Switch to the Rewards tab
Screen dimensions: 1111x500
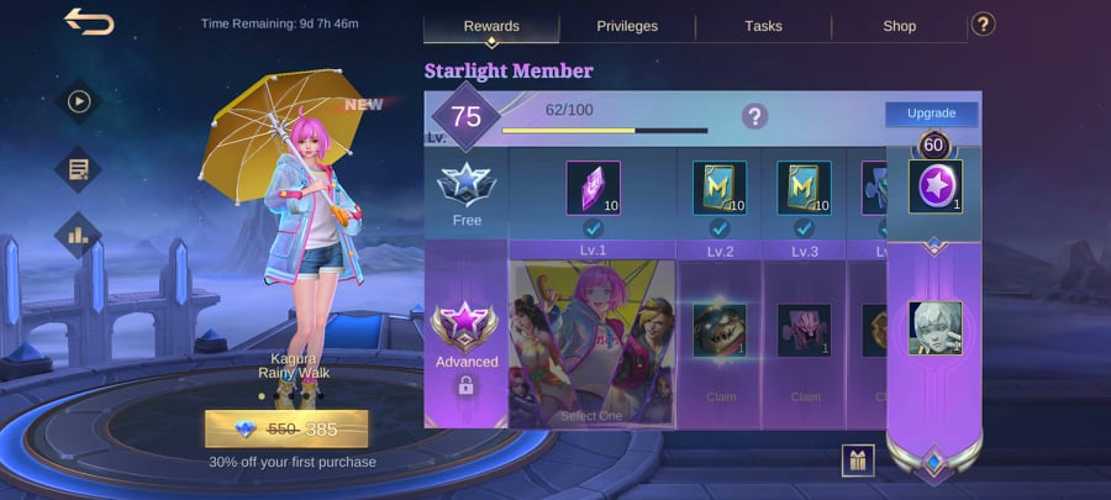click(x=491, y=26)
